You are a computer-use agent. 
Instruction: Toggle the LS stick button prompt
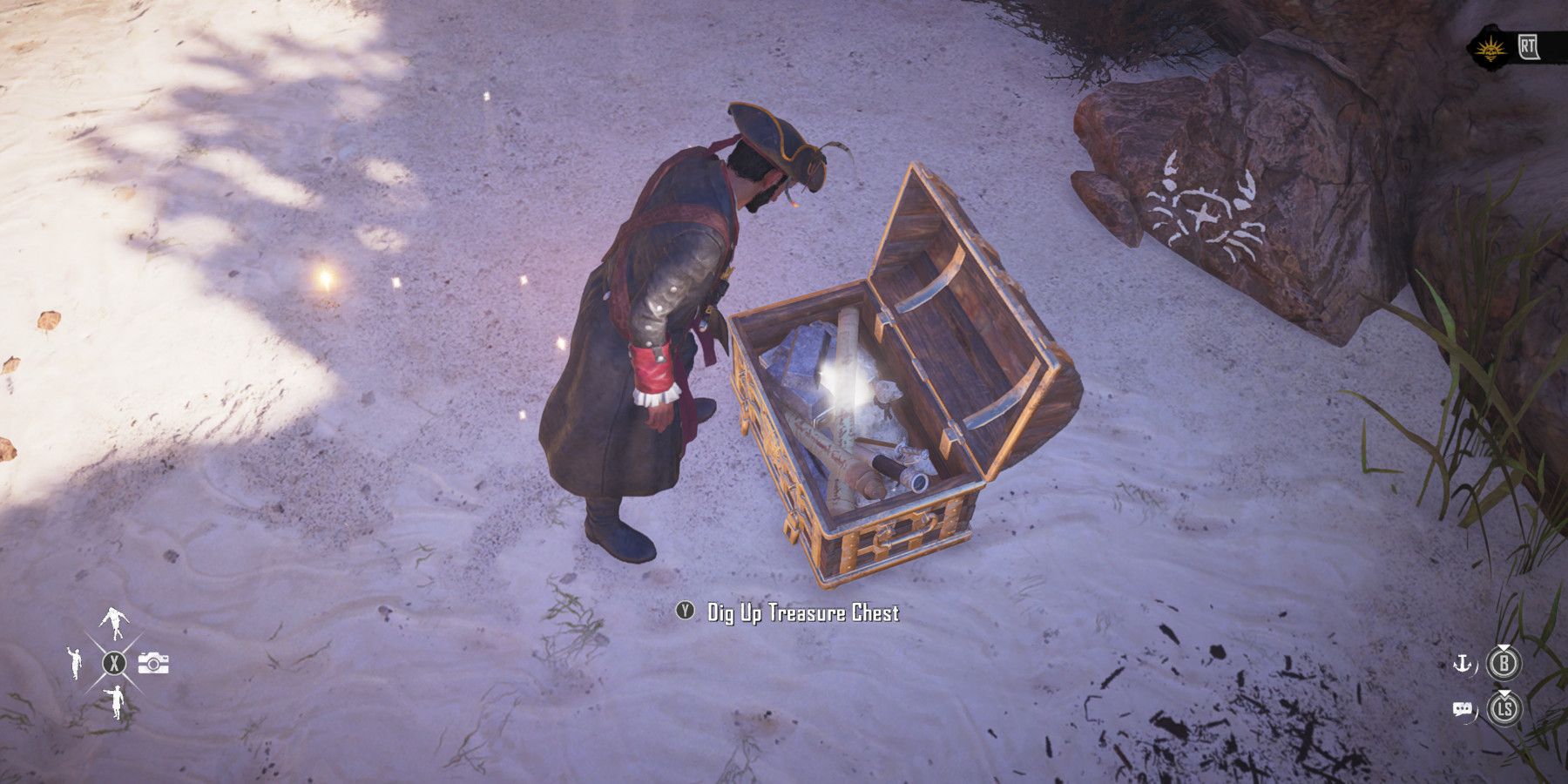coord(1505,707)
